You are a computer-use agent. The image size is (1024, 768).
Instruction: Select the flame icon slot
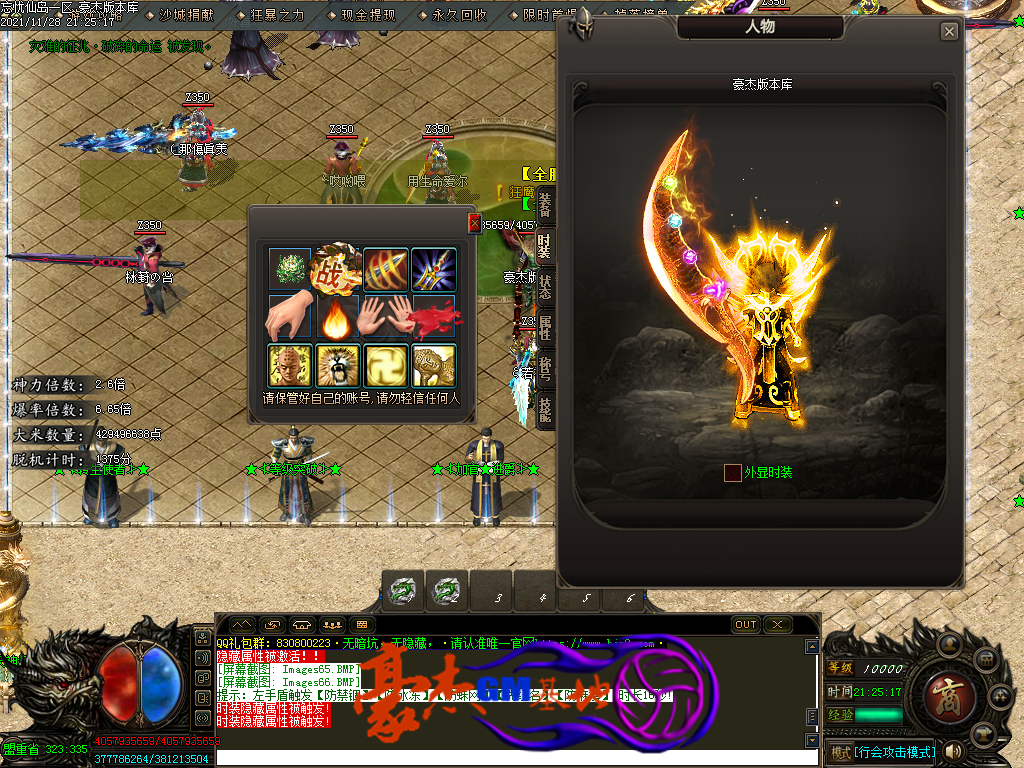click(338, 317)
